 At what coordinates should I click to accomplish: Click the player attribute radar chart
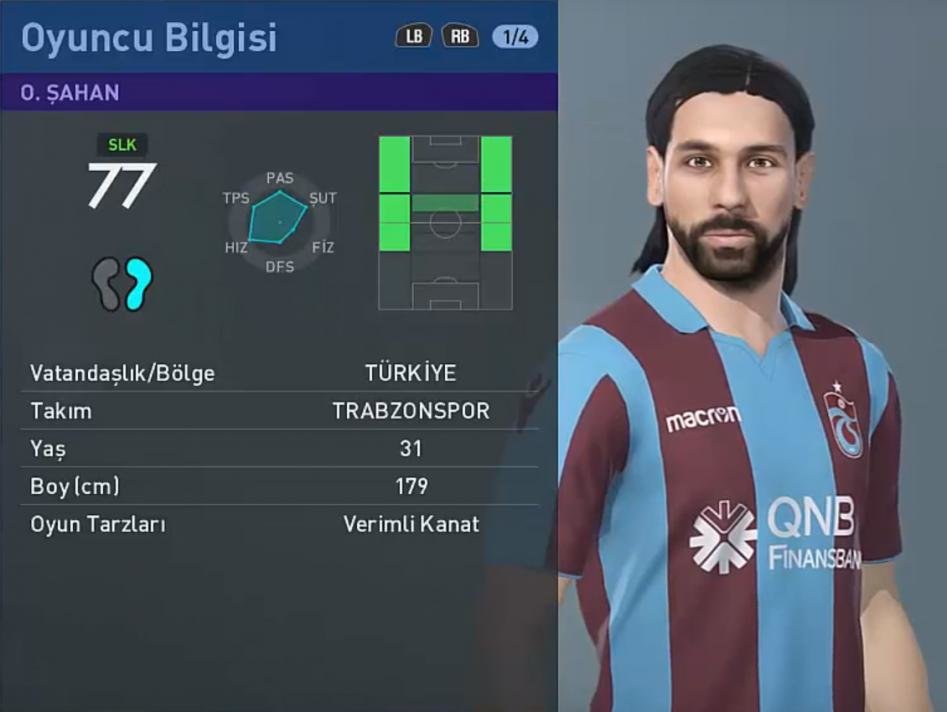[x=279, y=220]
